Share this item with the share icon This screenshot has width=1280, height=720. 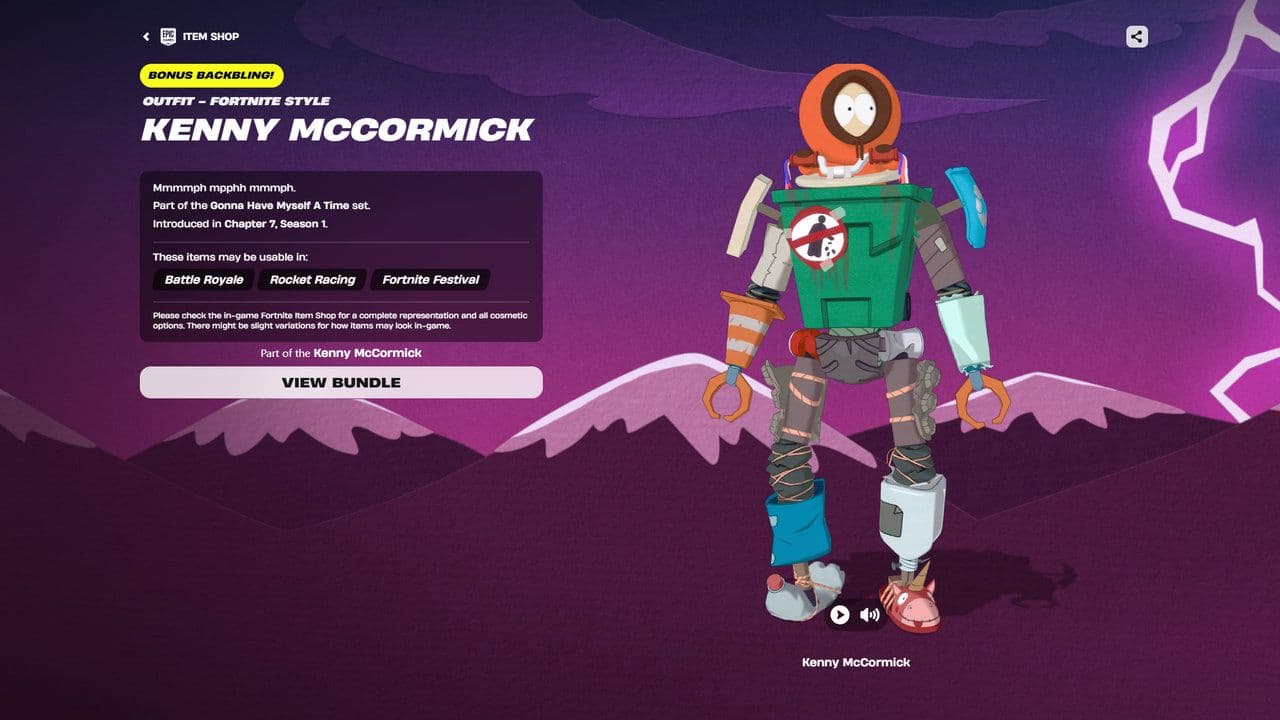coord(1136,37)
